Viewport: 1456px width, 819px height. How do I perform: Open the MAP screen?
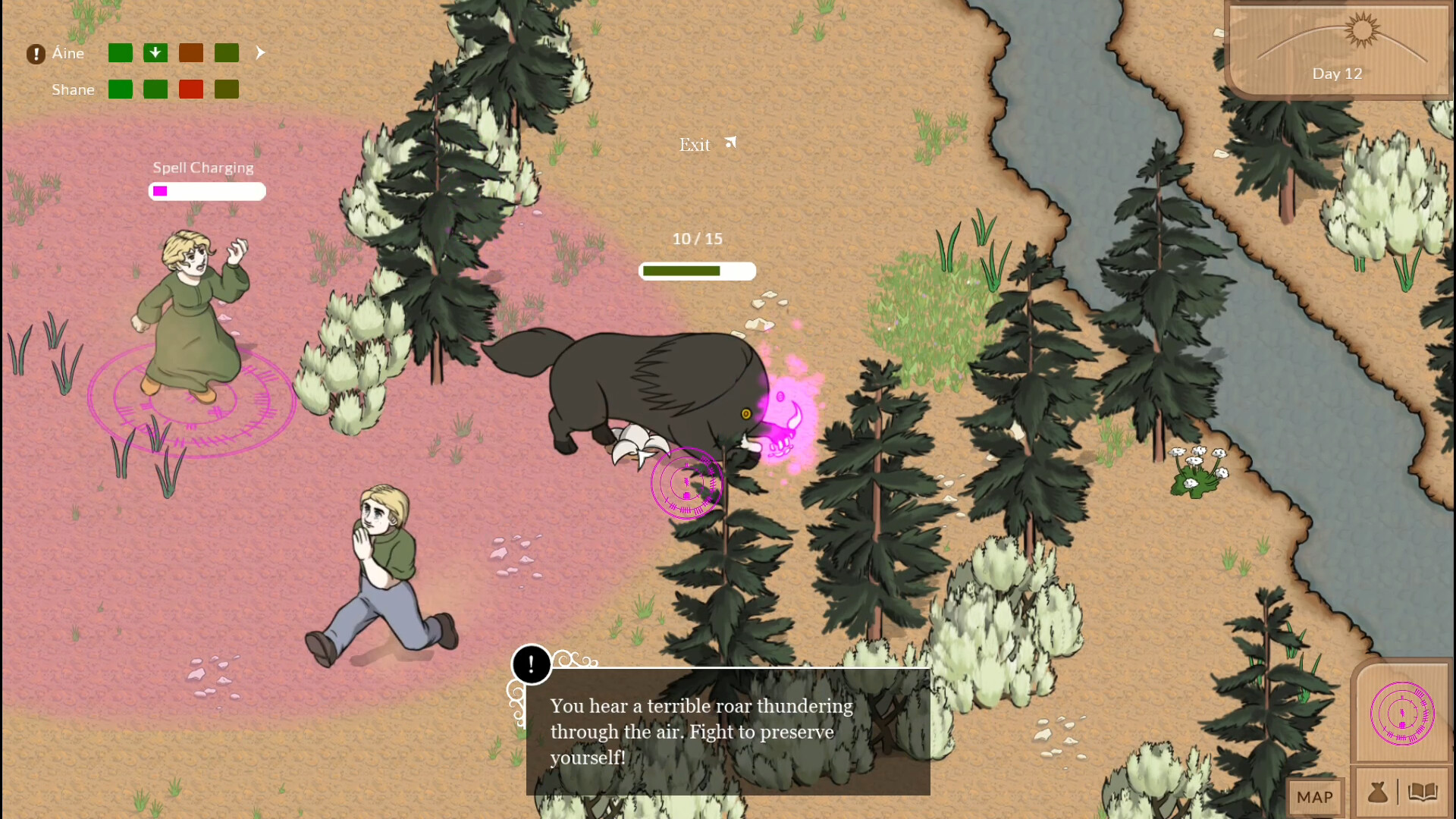[1314, 796]
